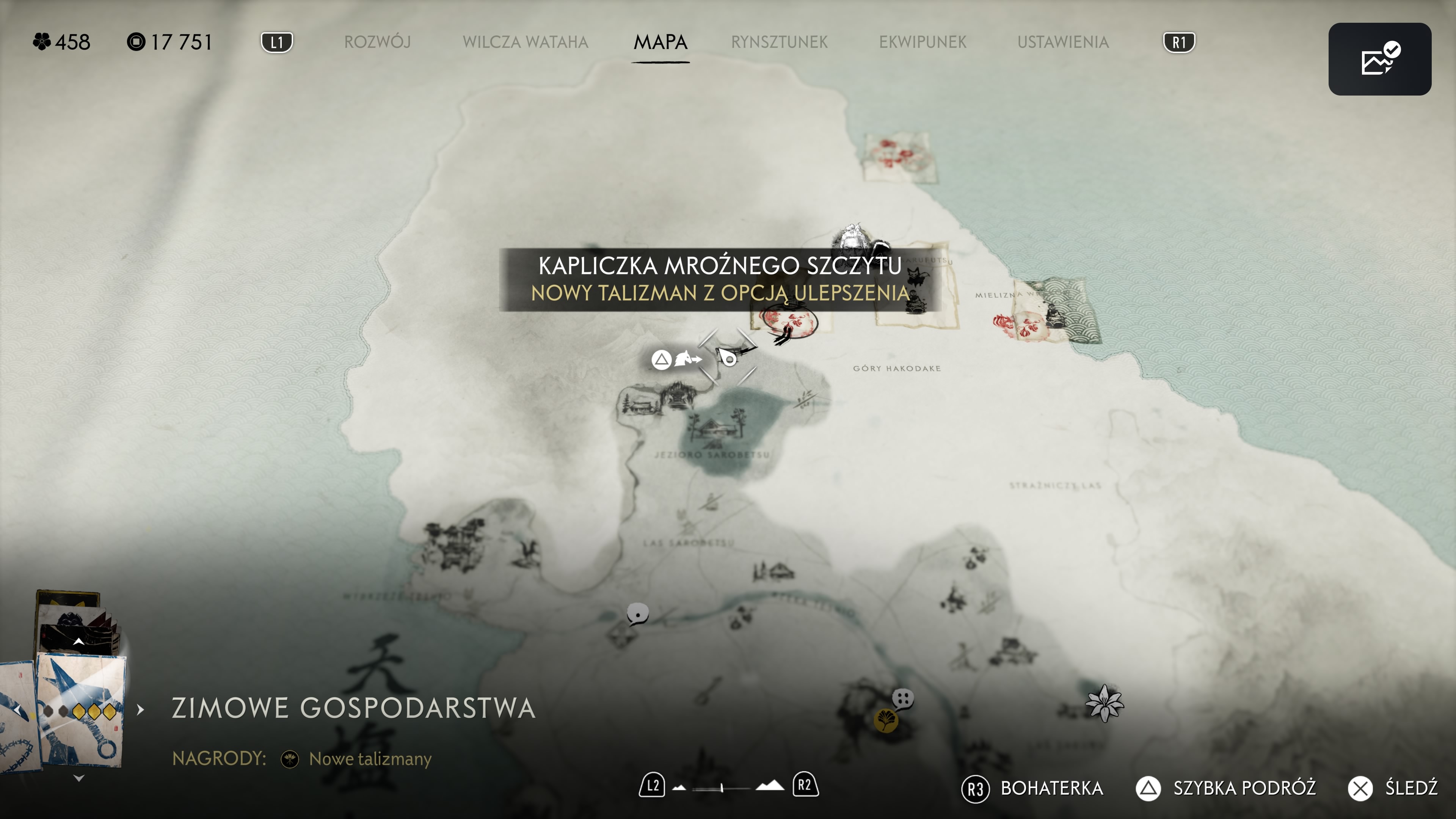
Task: Click the speech bubble map marker
Action: (637, 613)
